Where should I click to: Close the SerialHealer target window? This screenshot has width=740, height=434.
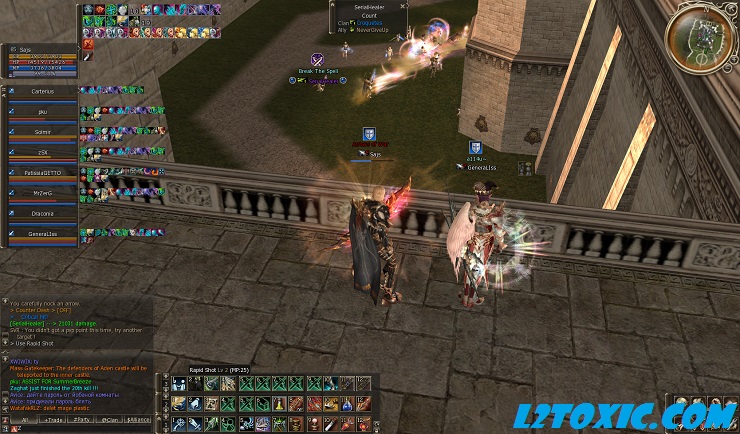404,7
